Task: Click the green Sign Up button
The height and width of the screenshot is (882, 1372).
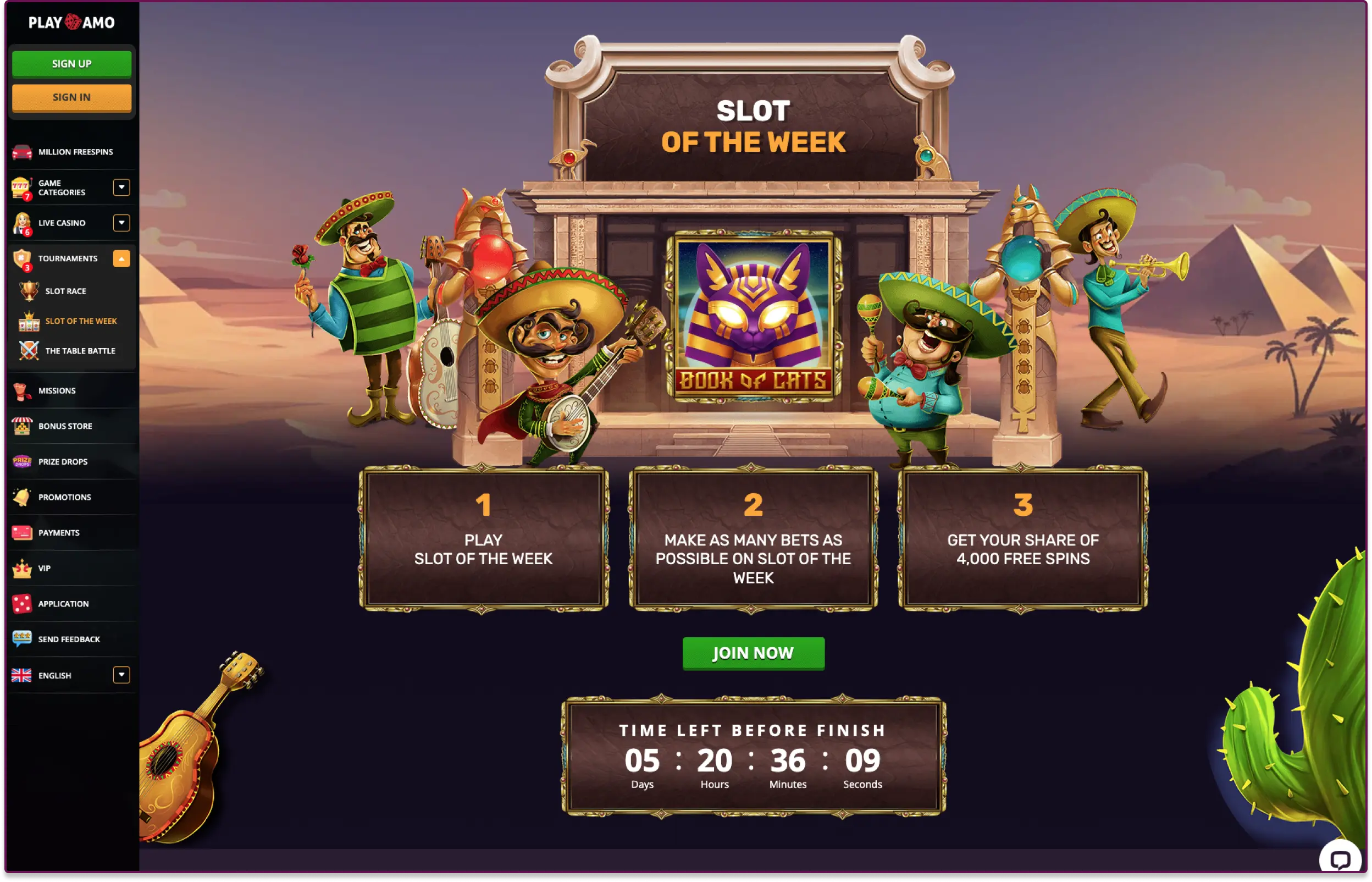Action: (x=71, y=64)
